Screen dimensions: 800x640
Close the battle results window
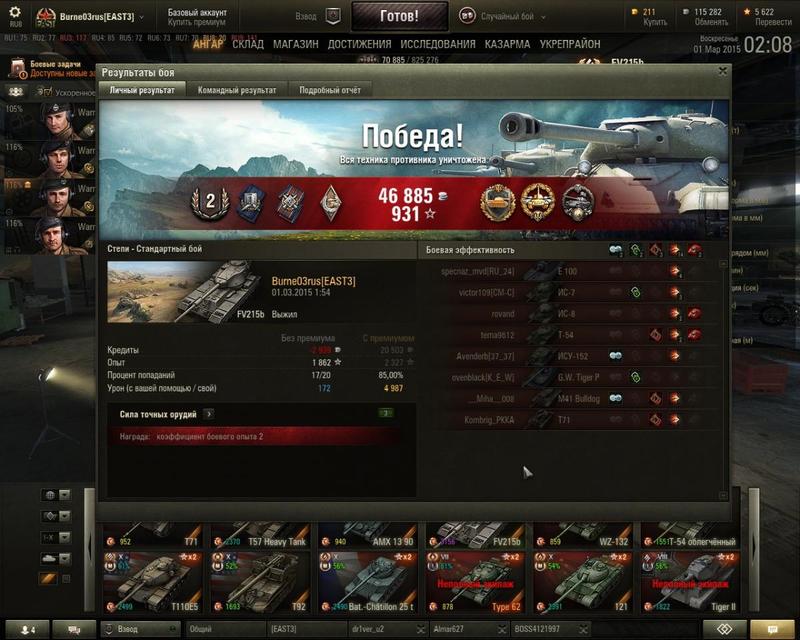[722, 71]
